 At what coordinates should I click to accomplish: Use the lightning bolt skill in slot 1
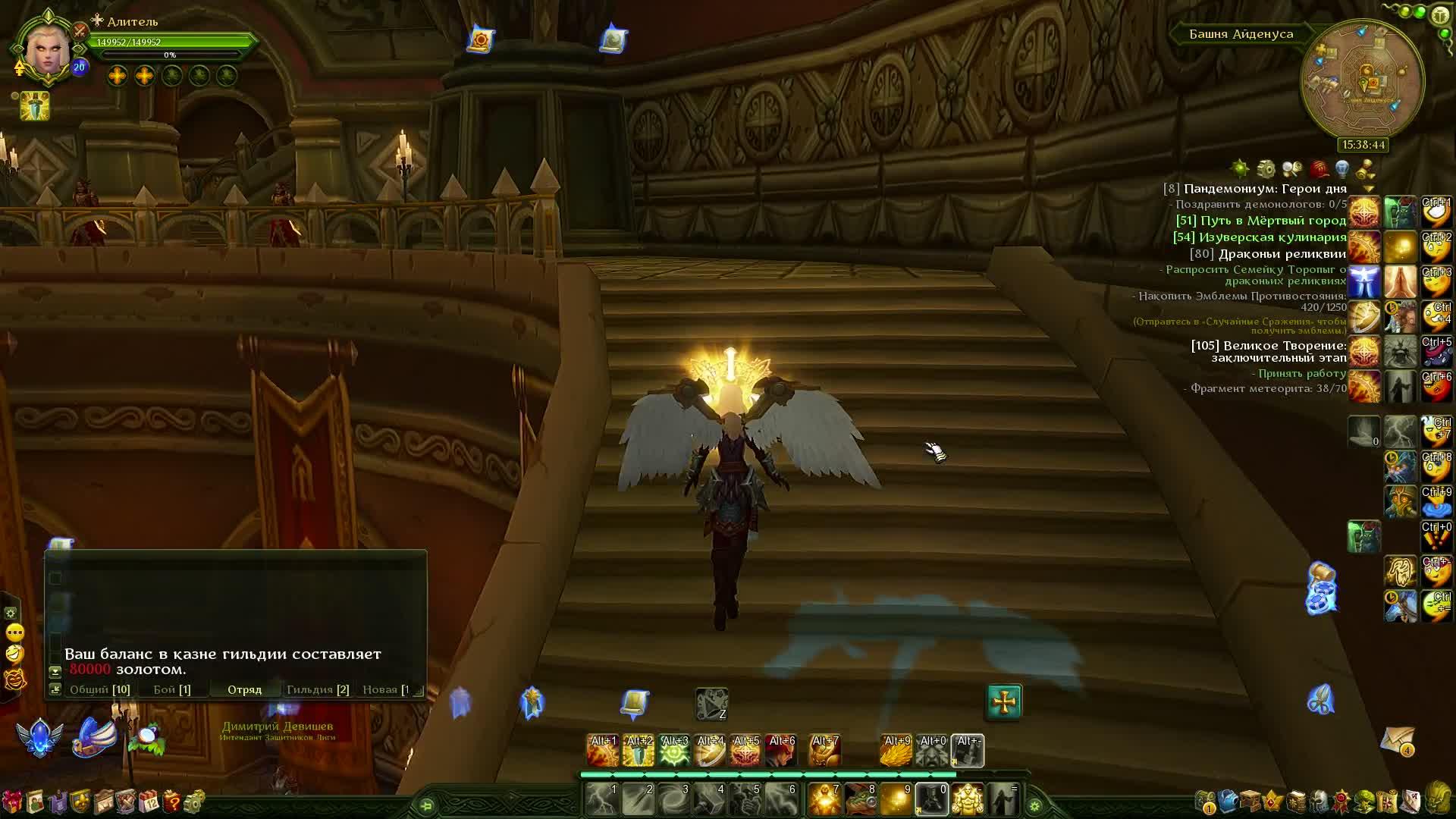(603, 799)
